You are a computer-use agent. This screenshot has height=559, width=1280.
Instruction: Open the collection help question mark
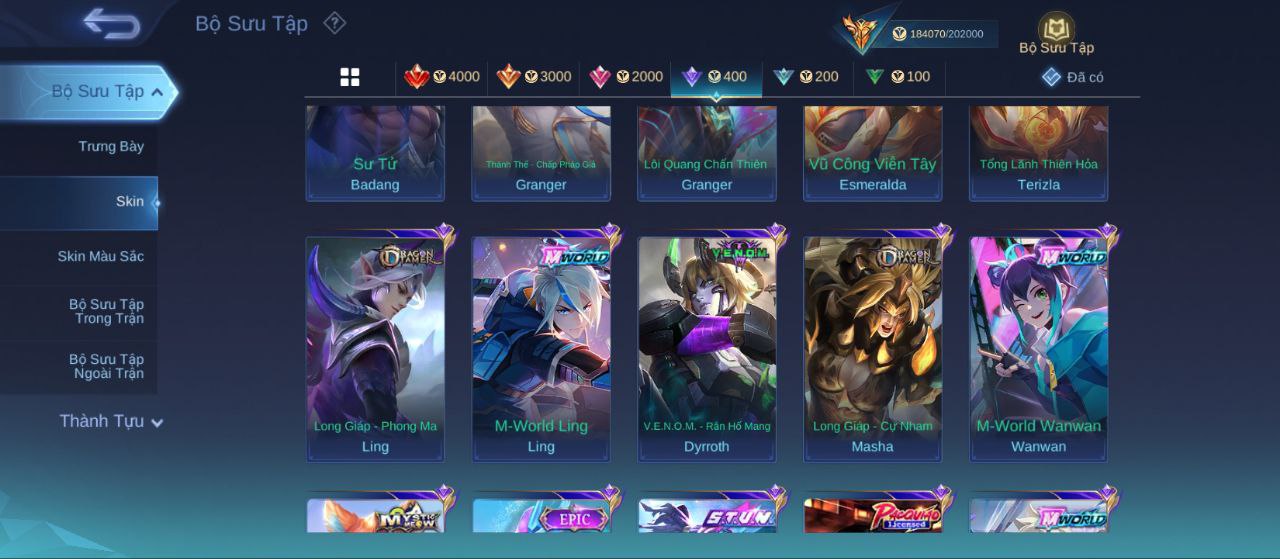click(335, 23)
